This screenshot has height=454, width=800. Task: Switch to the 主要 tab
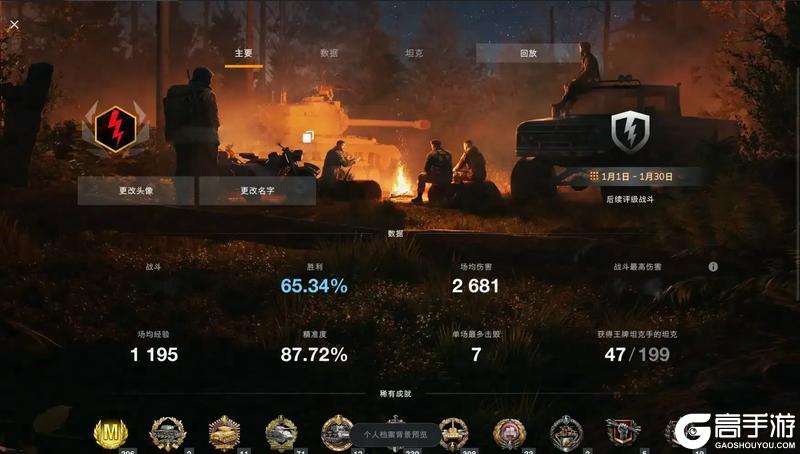point(243,53)
